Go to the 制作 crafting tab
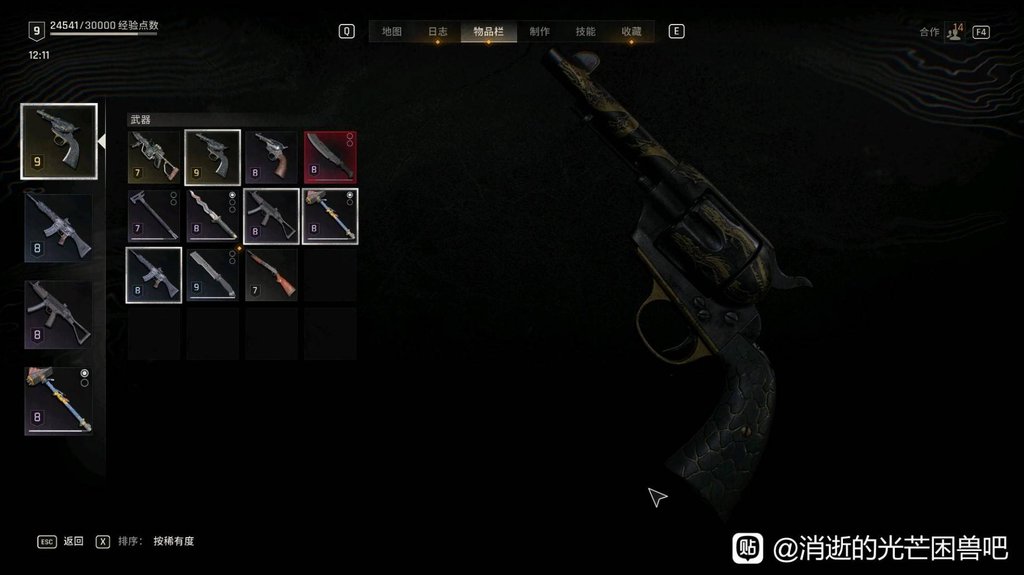This screenshot has height=575, width=1024. pos(539,31)
